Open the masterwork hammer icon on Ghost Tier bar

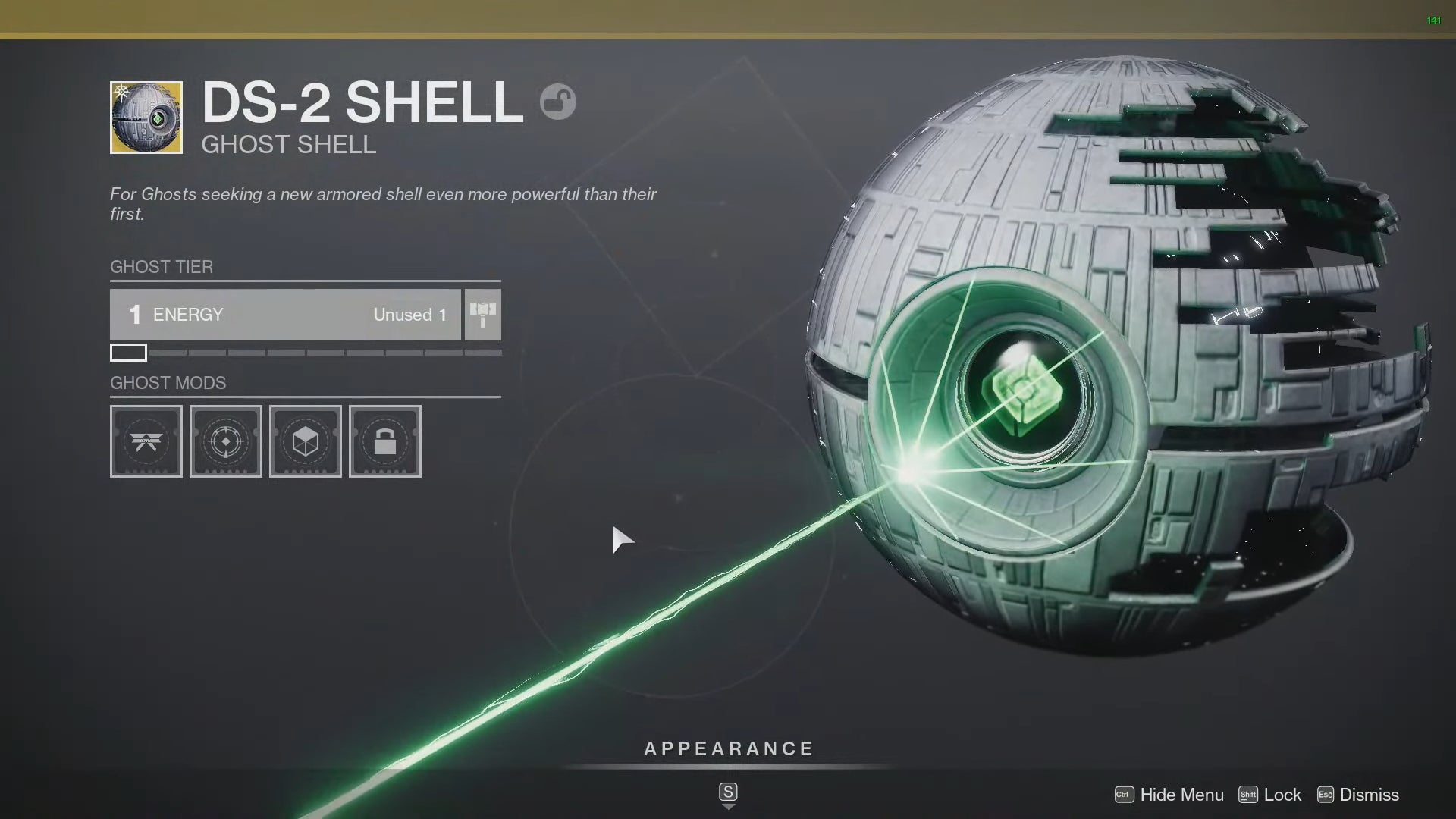[483, 314]
